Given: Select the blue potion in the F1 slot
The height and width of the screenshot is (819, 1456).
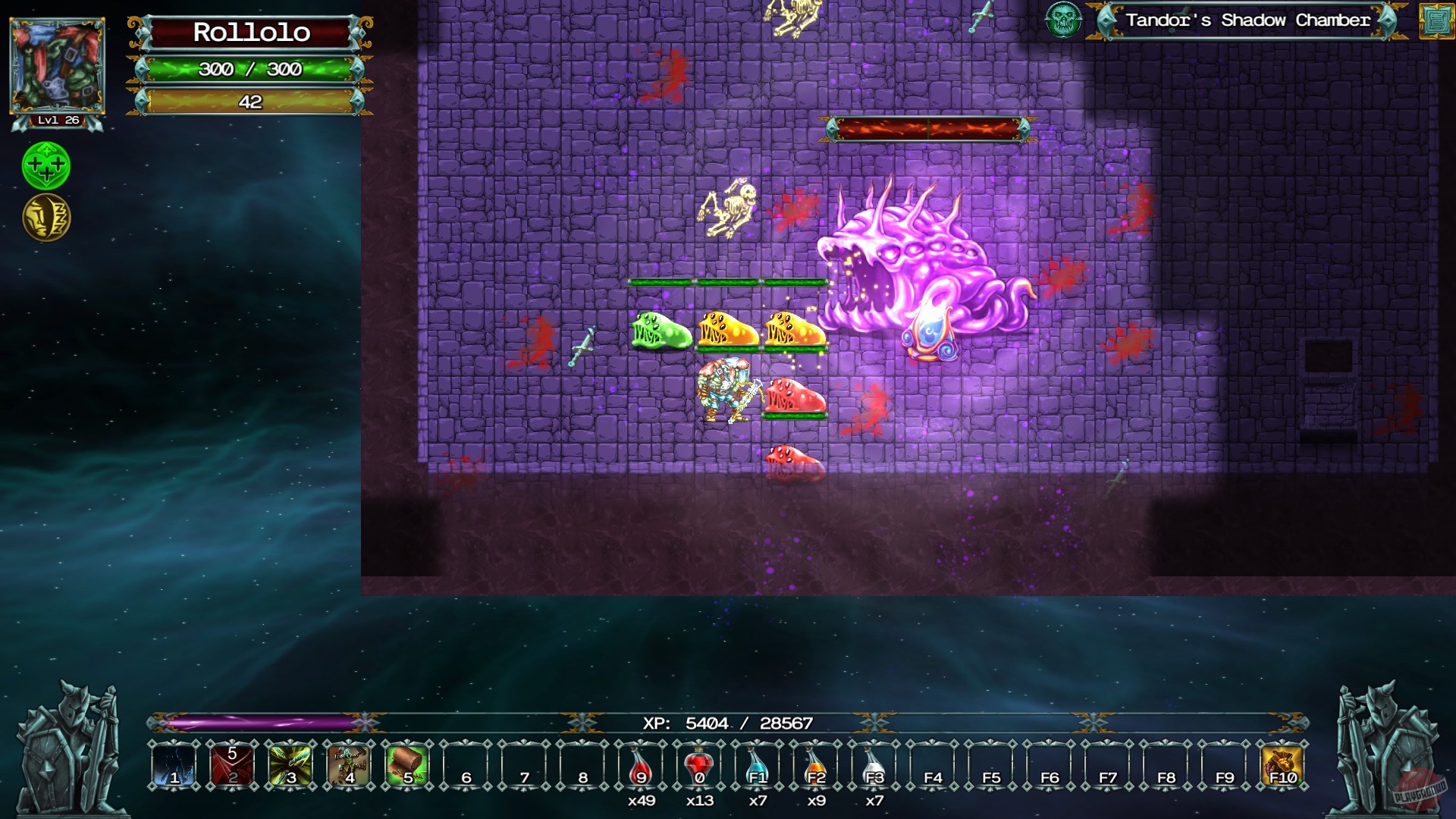Looking at the screenshot, I should [x=756, y=768].
